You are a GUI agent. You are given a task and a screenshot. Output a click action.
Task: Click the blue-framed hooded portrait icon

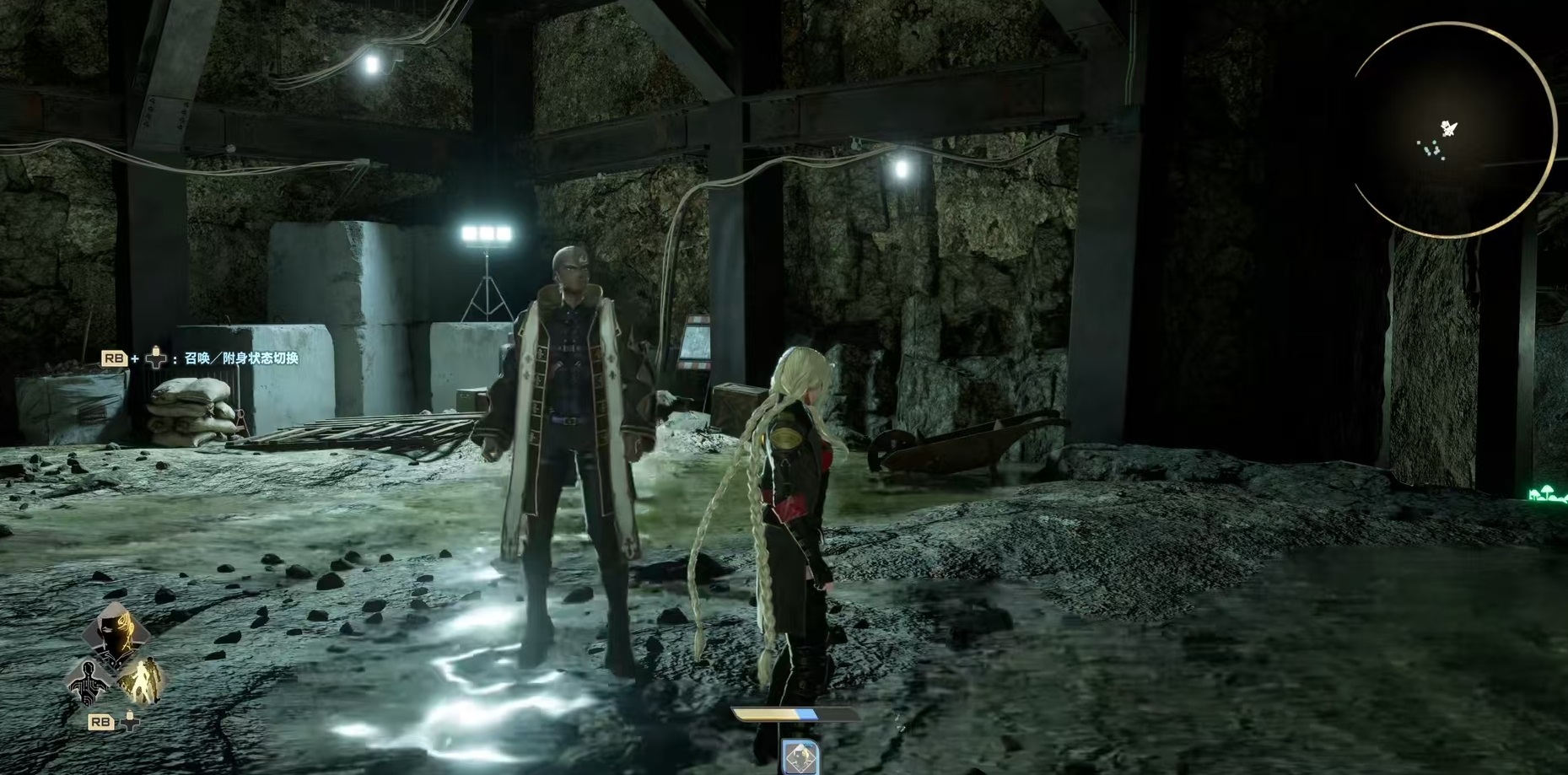tap(800, 757)
